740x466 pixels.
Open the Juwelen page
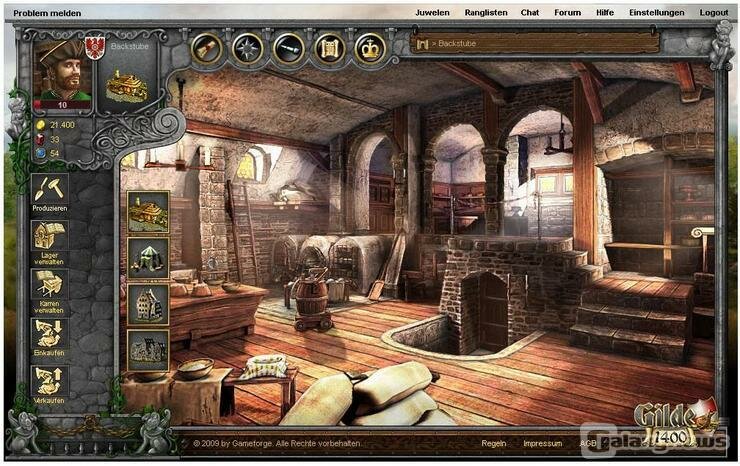point(434,12)
